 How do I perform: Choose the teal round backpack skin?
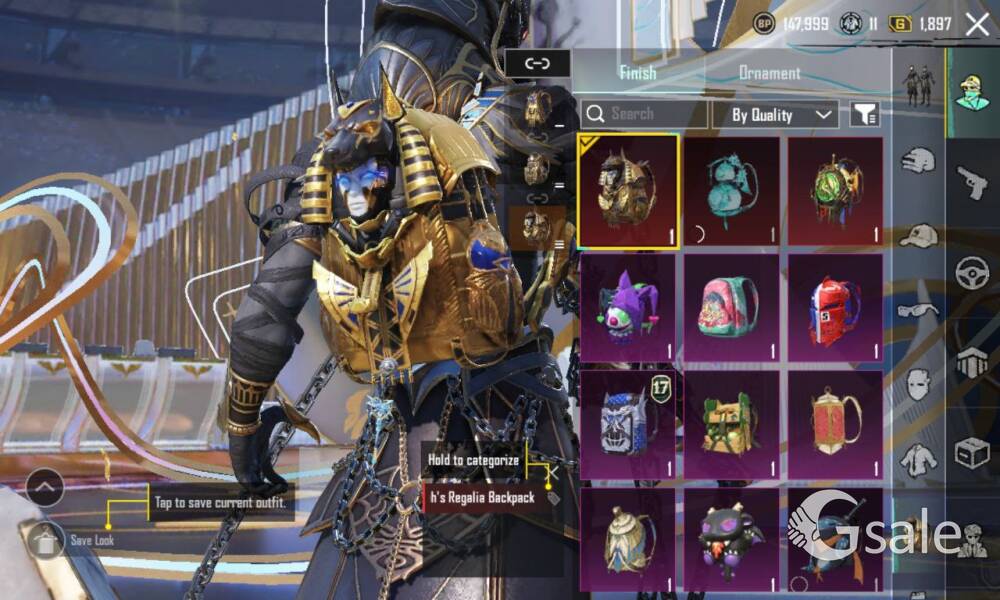732,191
